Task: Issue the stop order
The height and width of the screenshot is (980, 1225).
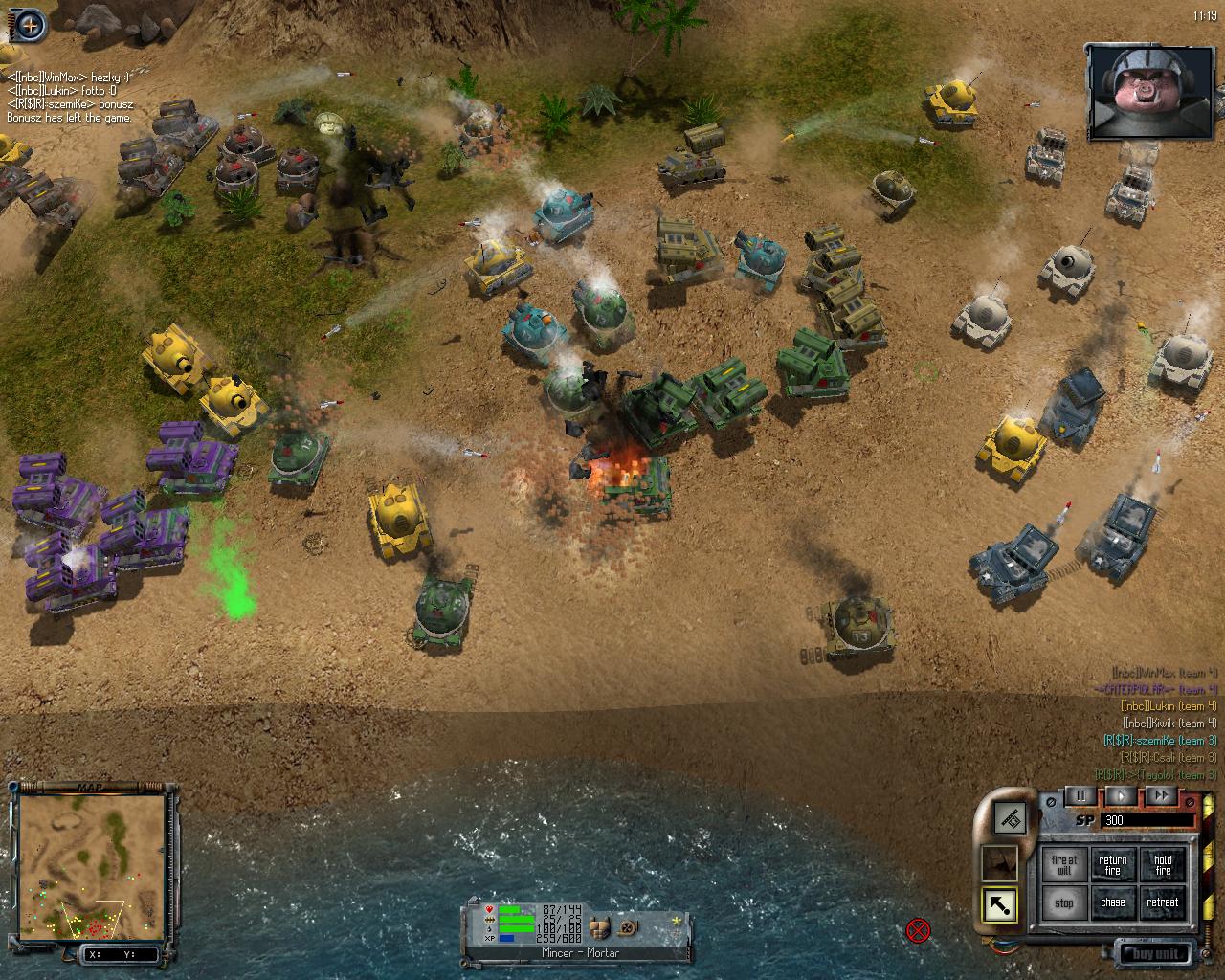Action: (x=1064, y=902)
